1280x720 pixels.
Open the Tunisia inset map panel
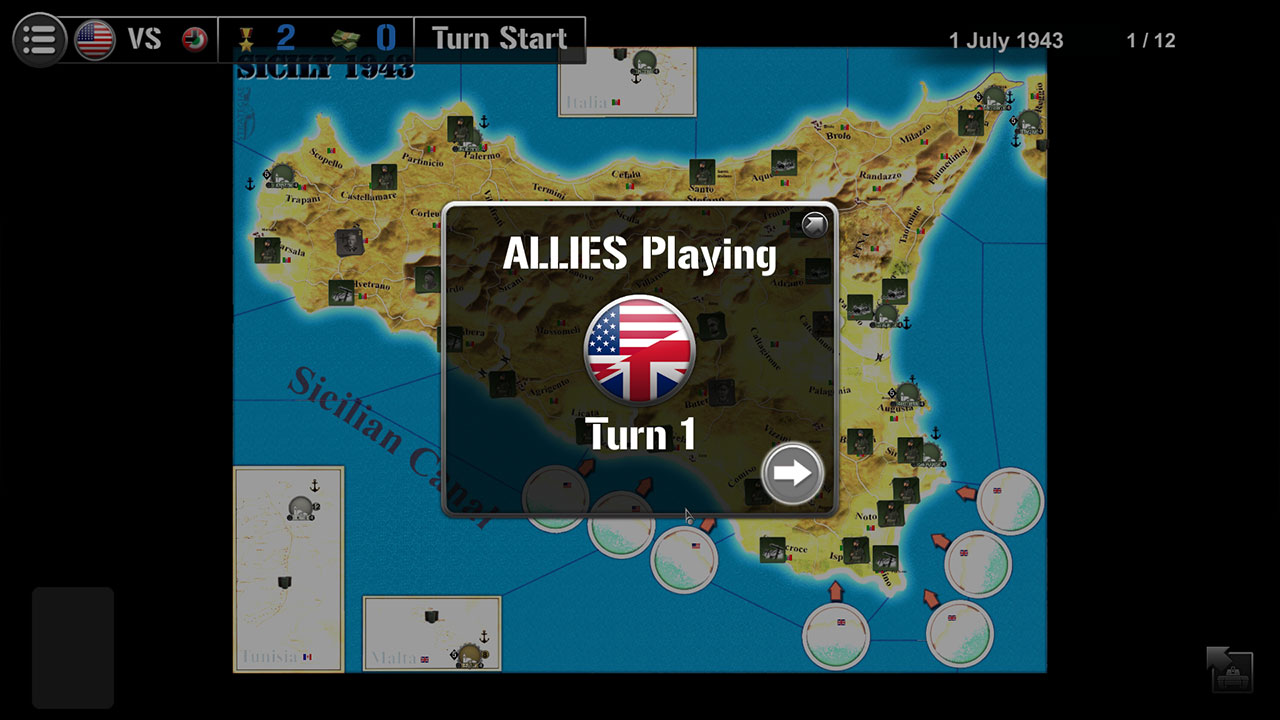(x=288, y=570)
